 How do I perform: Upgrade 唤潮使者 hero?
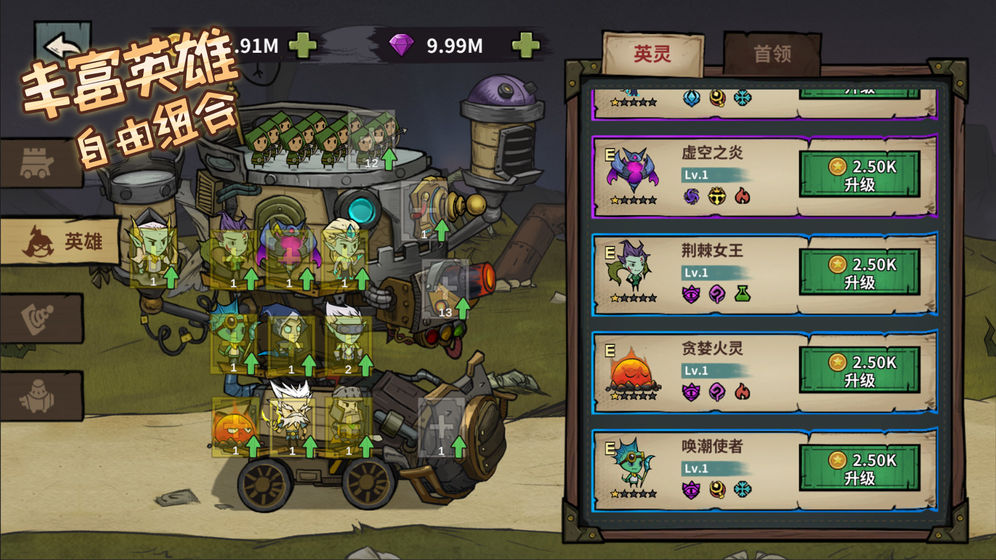click(x=859, y=468)
